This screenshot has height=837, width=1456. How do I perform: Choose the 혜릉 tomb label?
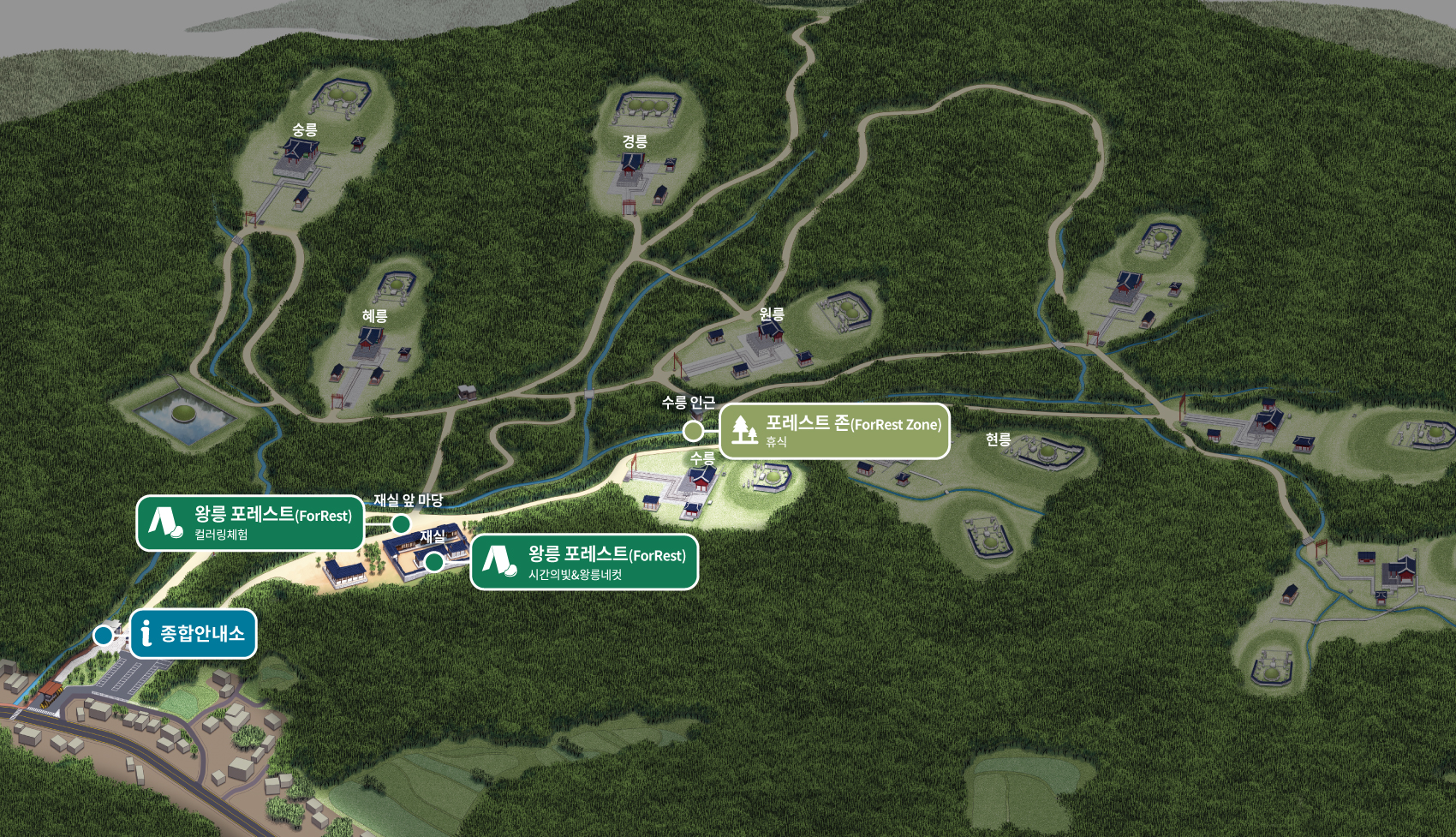click(375, 316)
